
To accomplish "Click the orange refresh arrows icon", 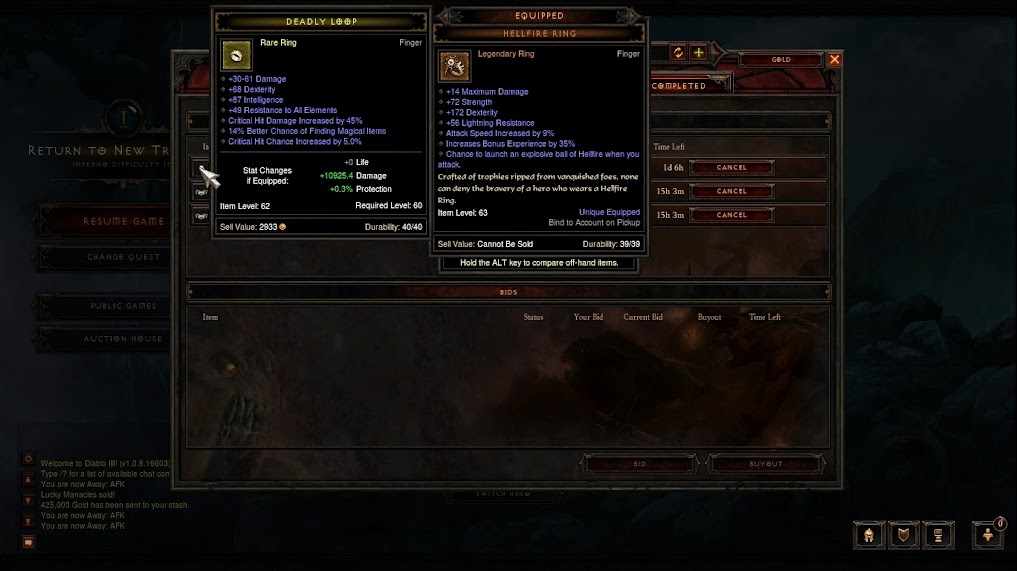I will pyautogui.click(x=678, y=53).
